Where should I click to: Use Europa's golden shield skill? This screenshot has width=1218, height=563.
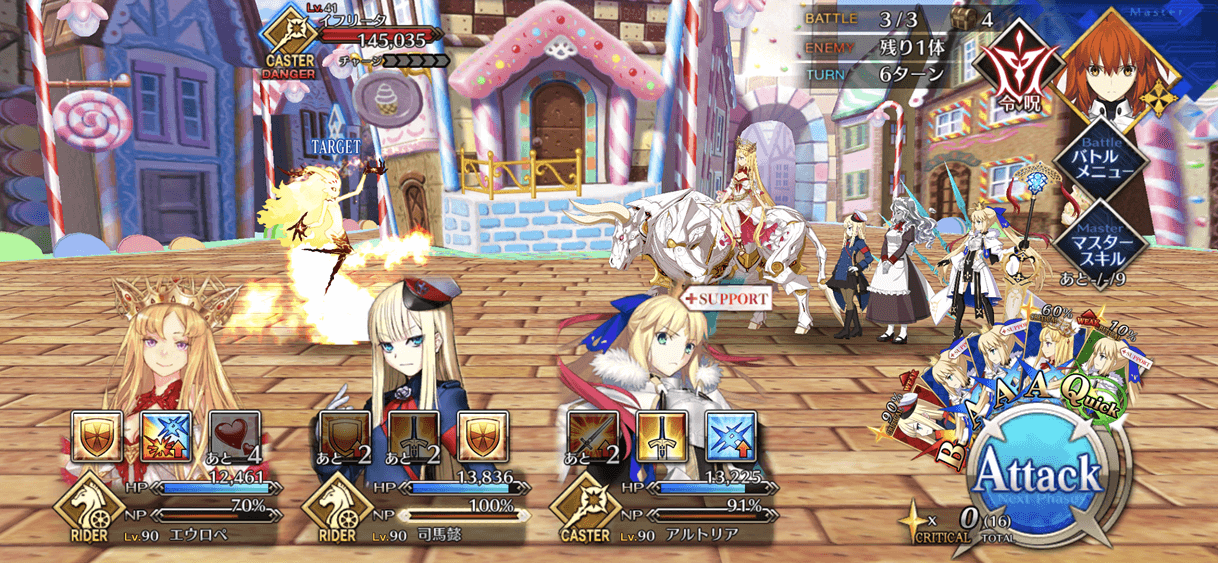tap(97, 435)
